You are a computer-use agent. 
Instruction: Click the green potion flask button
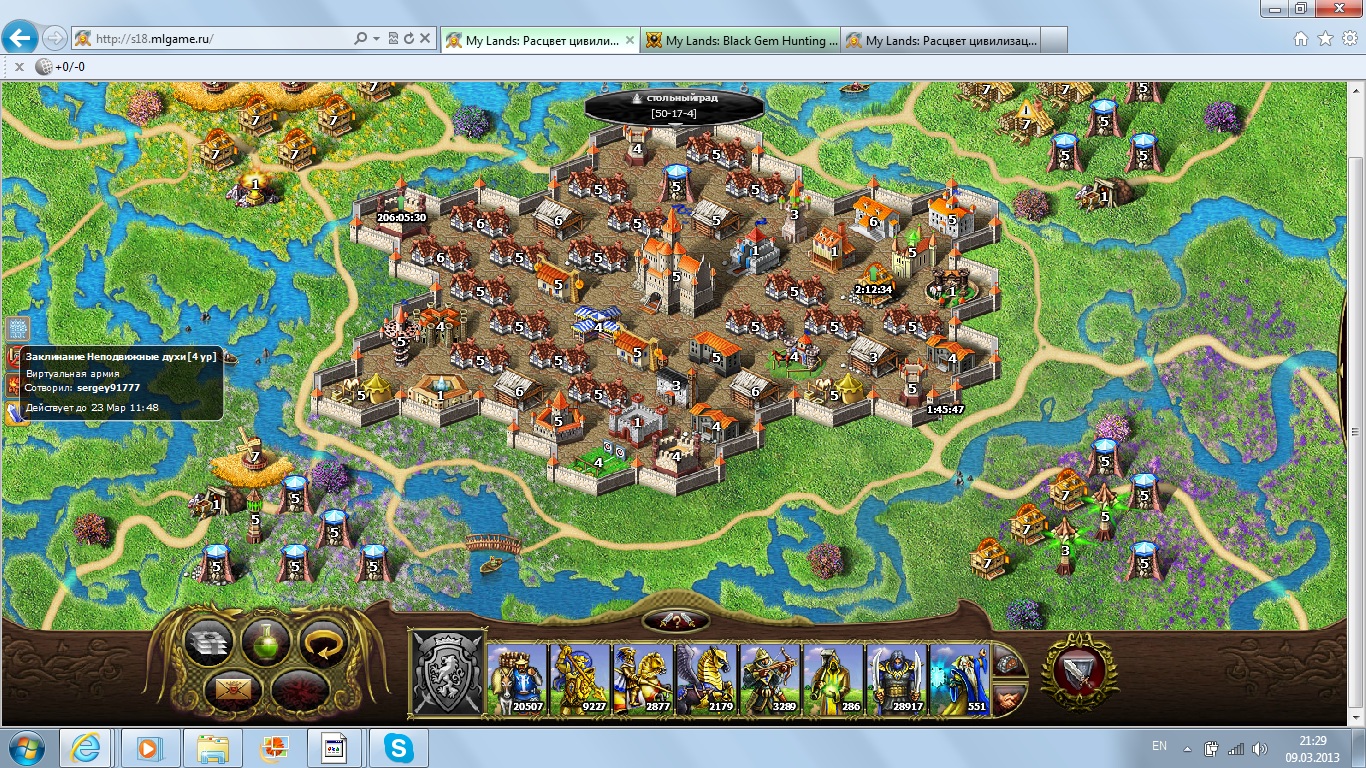pos(265,643)
